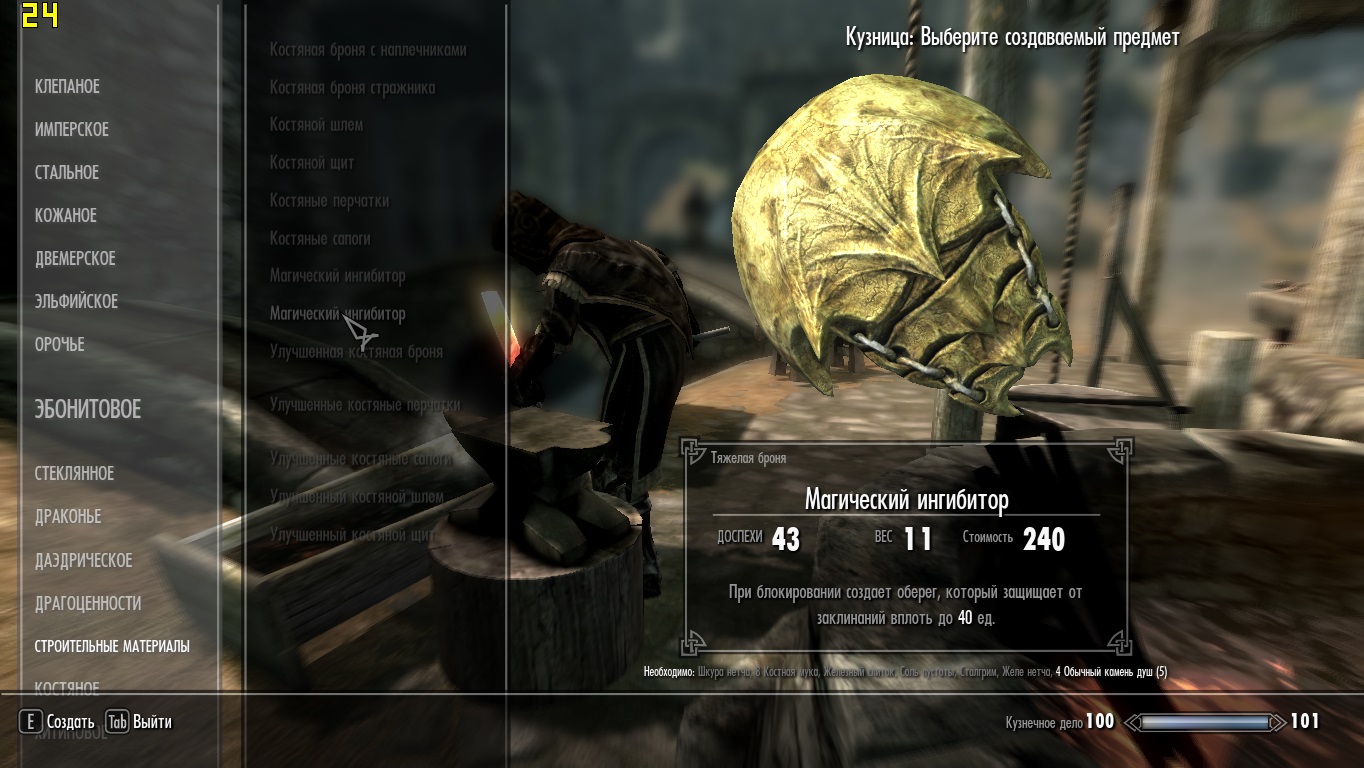Screen dimensions: 1364x768
Task: Select Костяная броня с наплечниками
Action: point(368,50)
